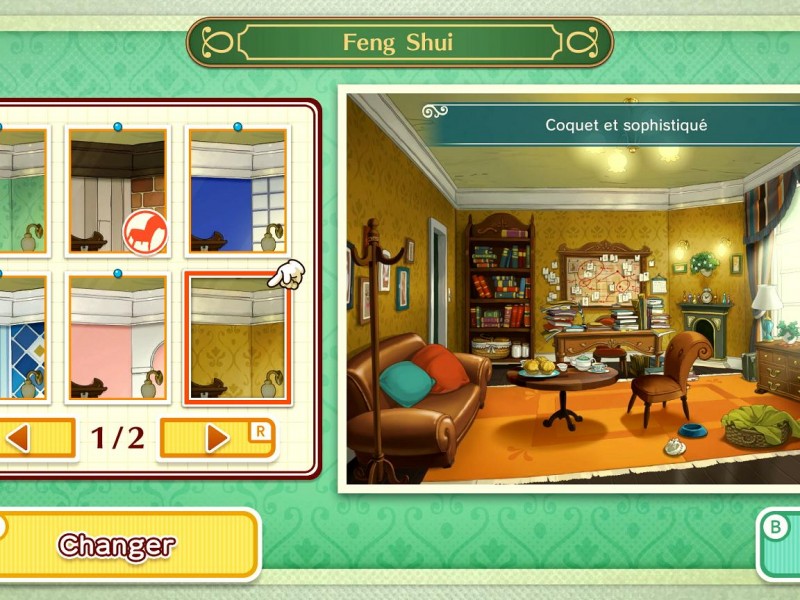The height and width of the screenshot is (600, 800).
Task: Select the yellow patterned wallpaper thumbnail
Action: [237, 338]
